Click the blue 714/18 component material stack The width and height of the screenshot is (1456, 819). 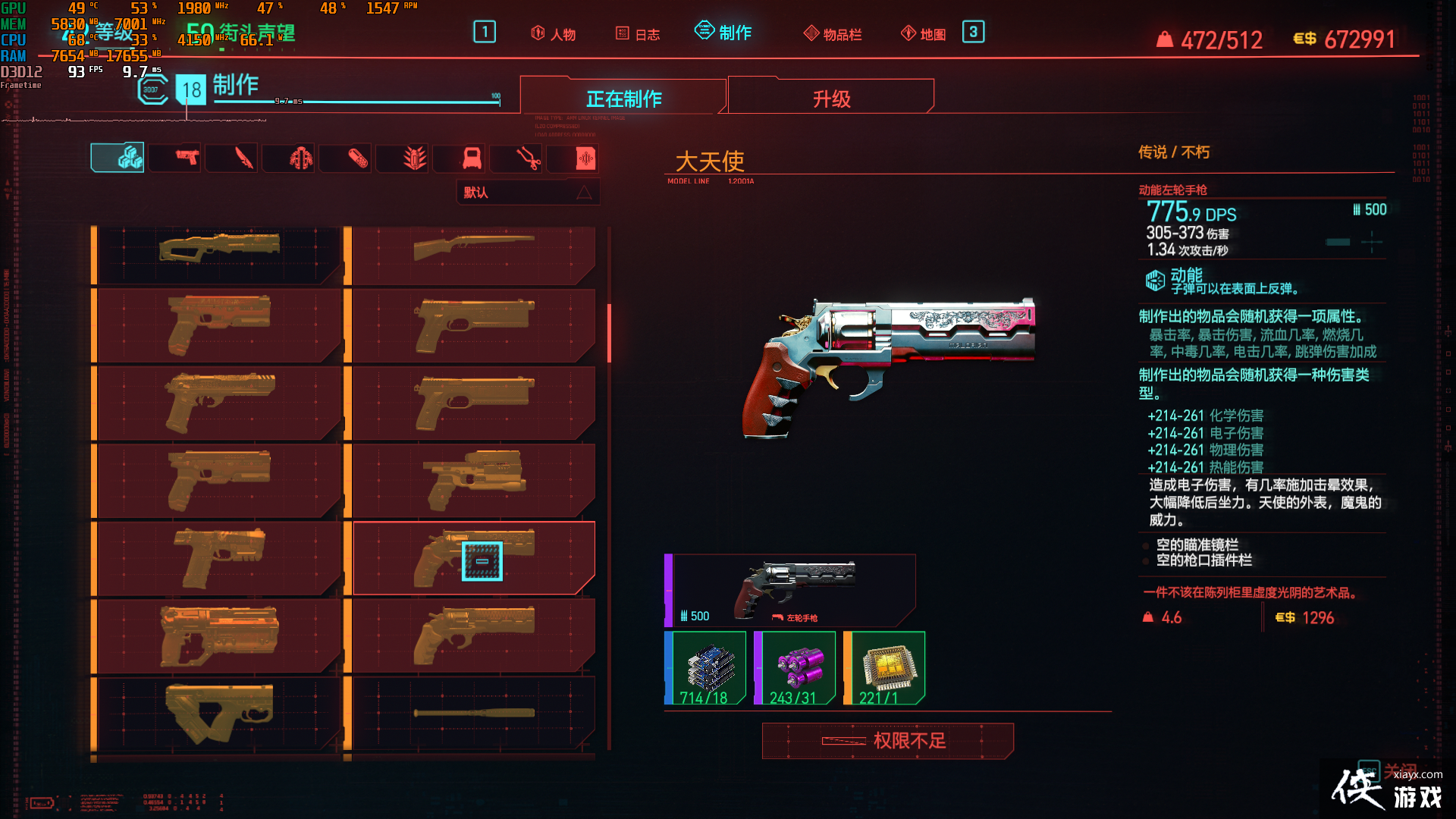point(706,667)
